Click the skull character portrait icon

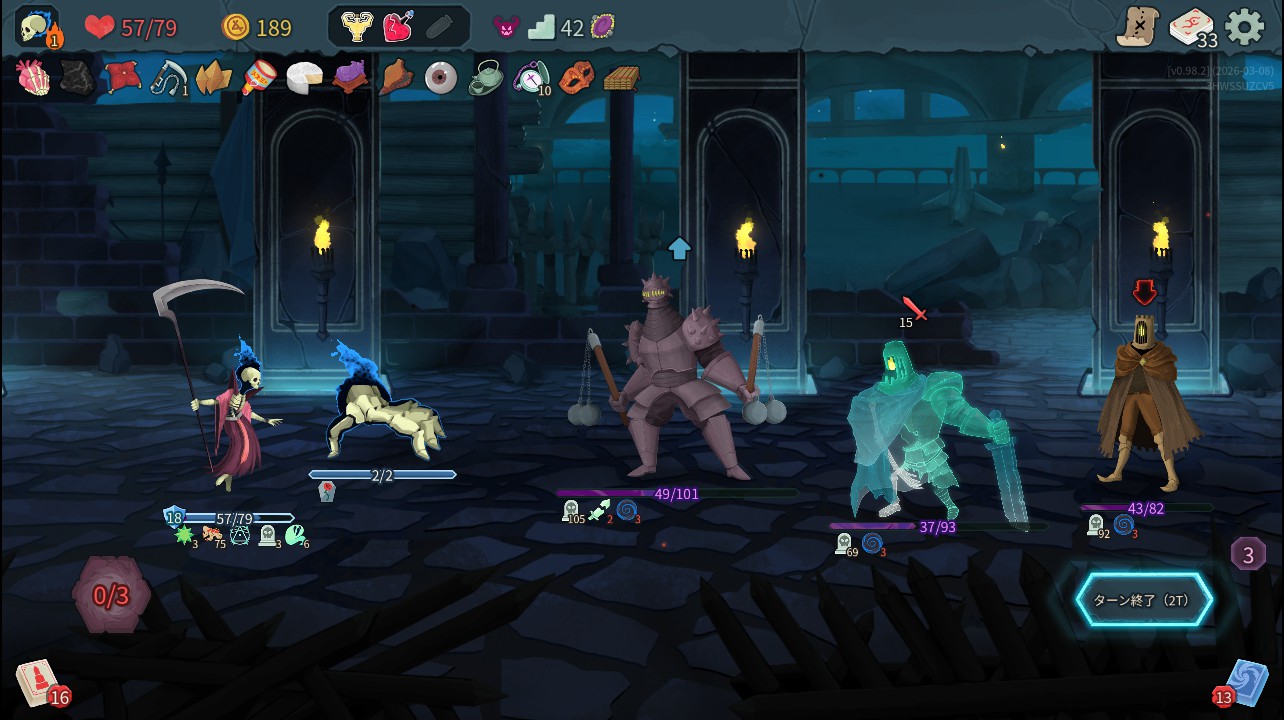coord(38,27)
